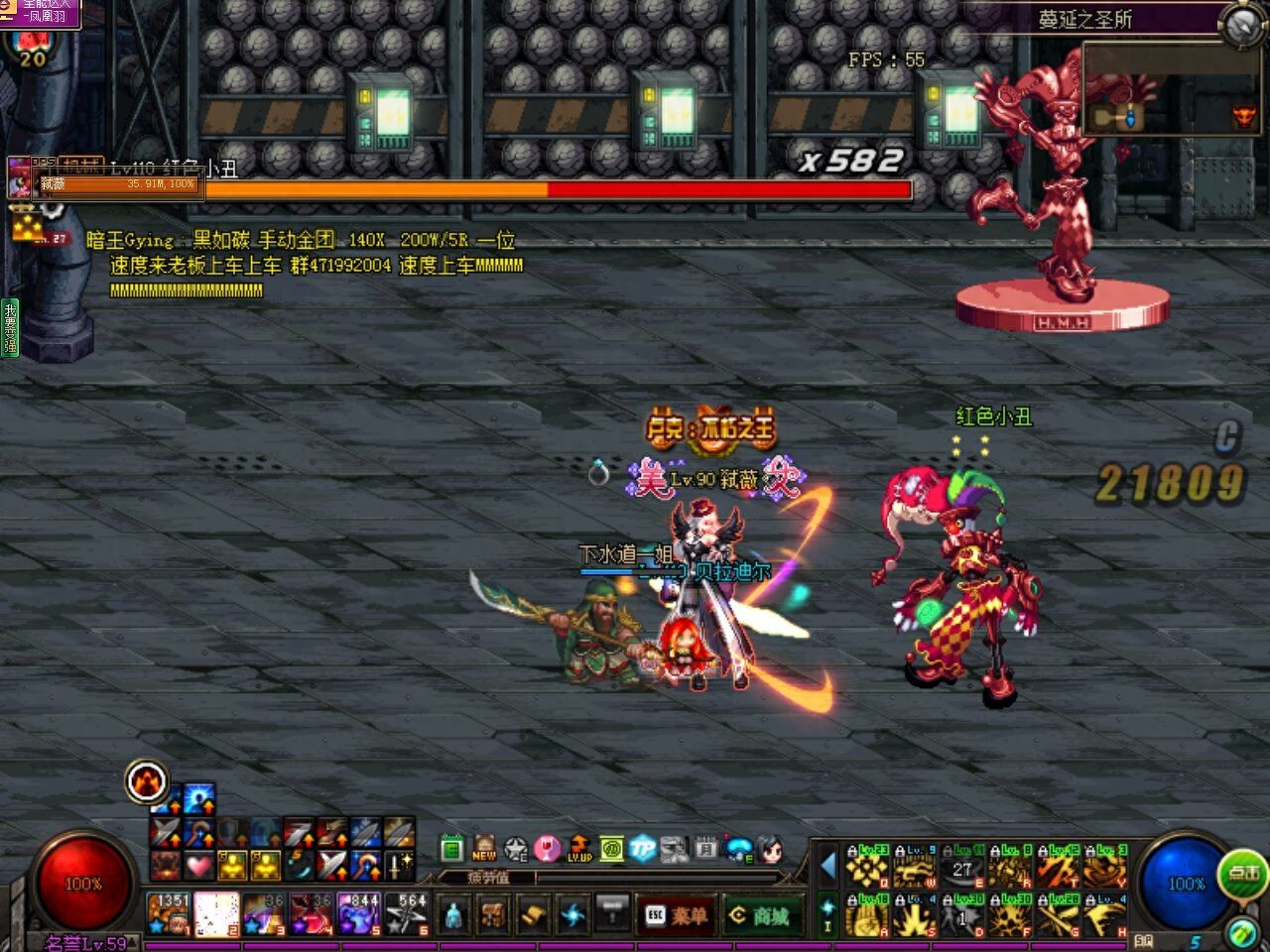Open the black-haired girl avatar icon
The height and width of the screenshot is (952, 1270).
pyautogui.click(x=770, y=849)
